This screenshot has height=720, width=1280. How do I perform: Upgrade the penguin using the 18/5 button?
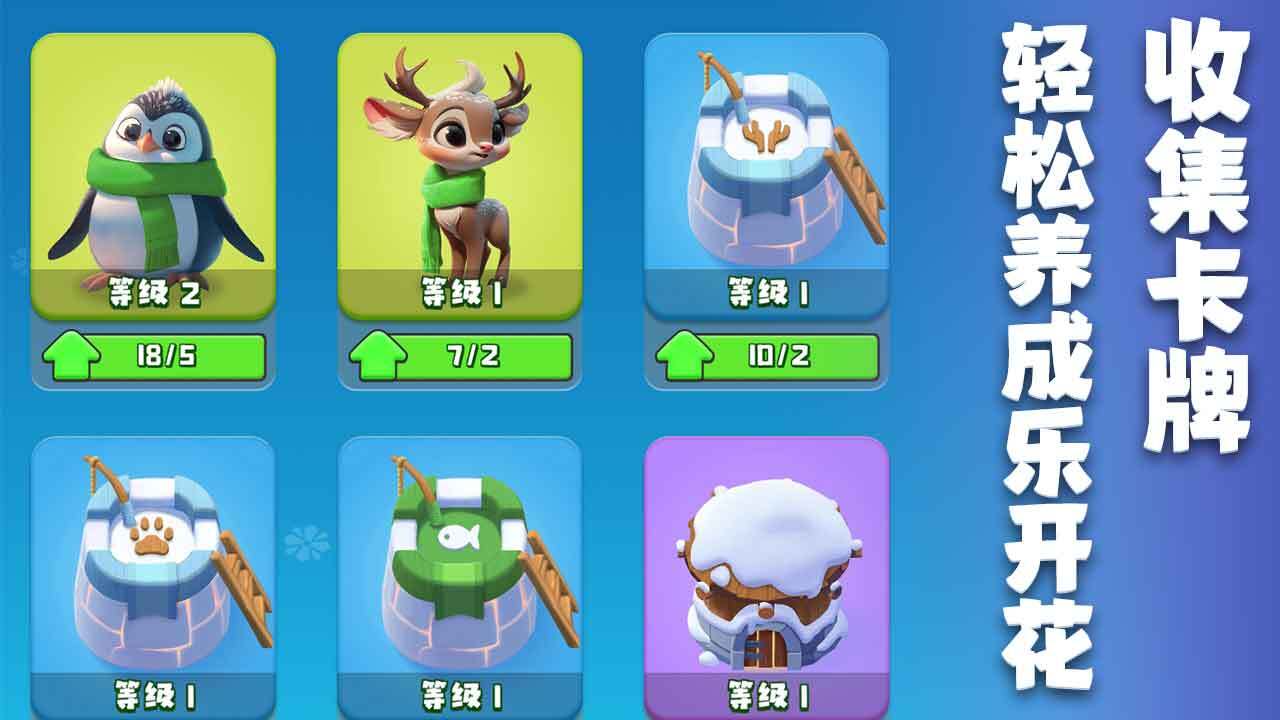pyautogui.click(x=154, y=357)
